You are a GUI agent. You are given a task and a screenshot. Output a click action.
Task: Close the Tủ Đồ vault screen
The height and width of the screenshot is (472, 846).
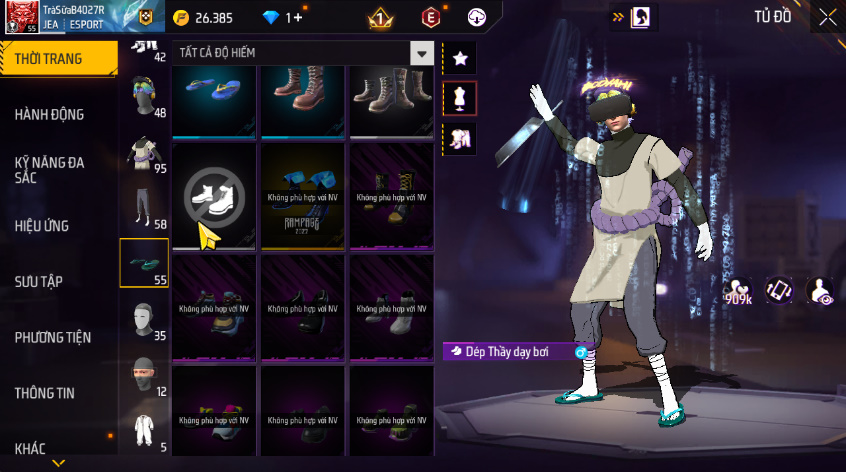828,16
